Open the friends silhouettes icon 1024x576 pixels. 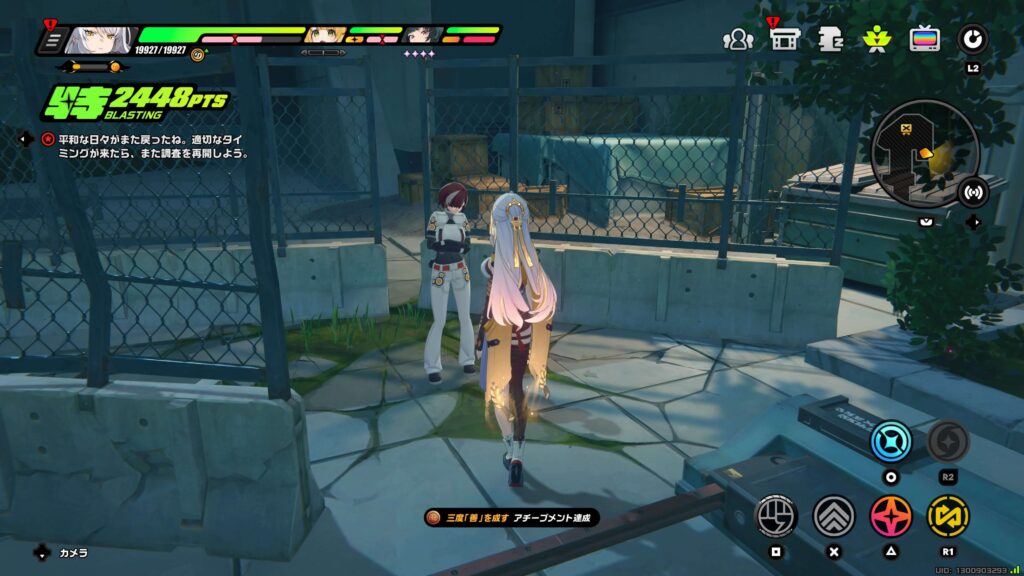[738, 40]
